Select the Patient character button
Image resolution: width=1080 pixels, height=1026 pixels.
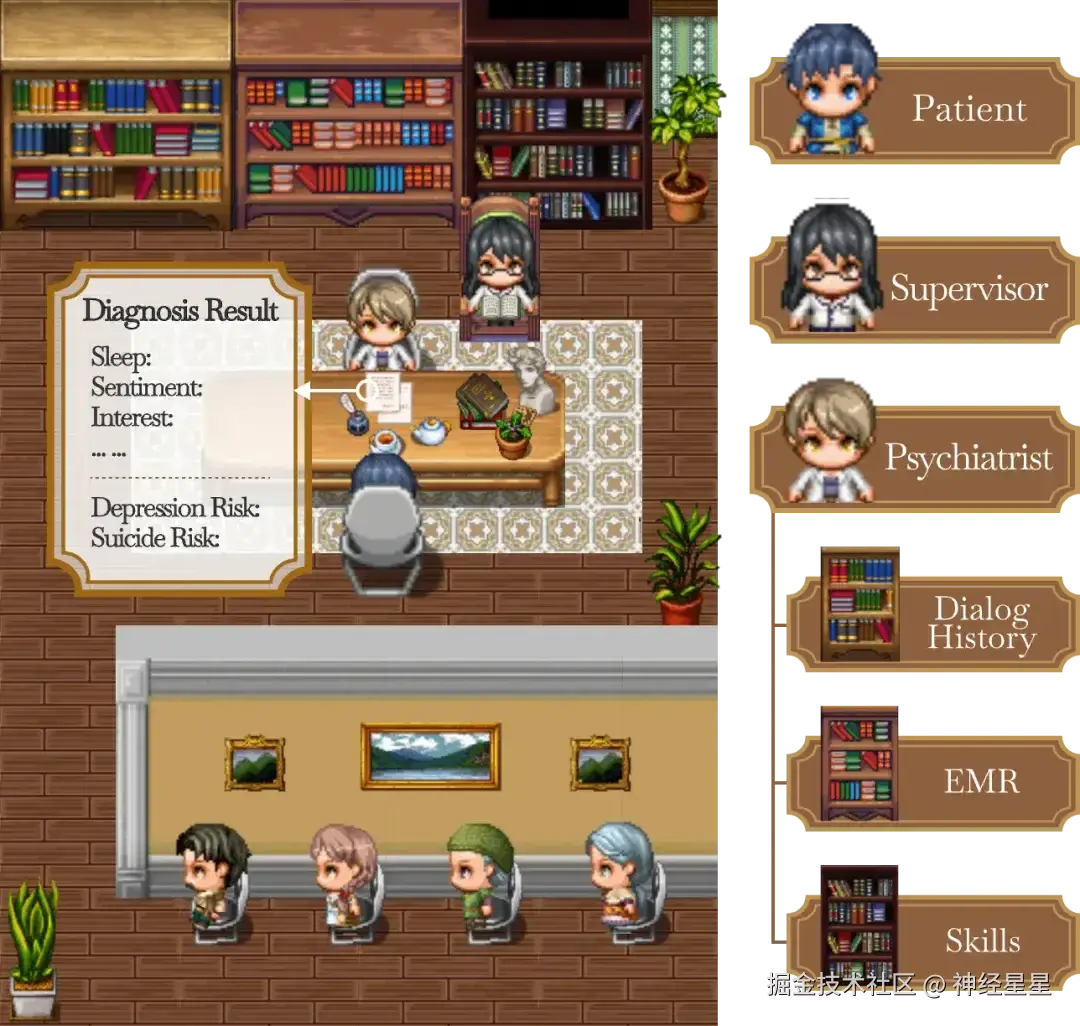pos(912,109)
